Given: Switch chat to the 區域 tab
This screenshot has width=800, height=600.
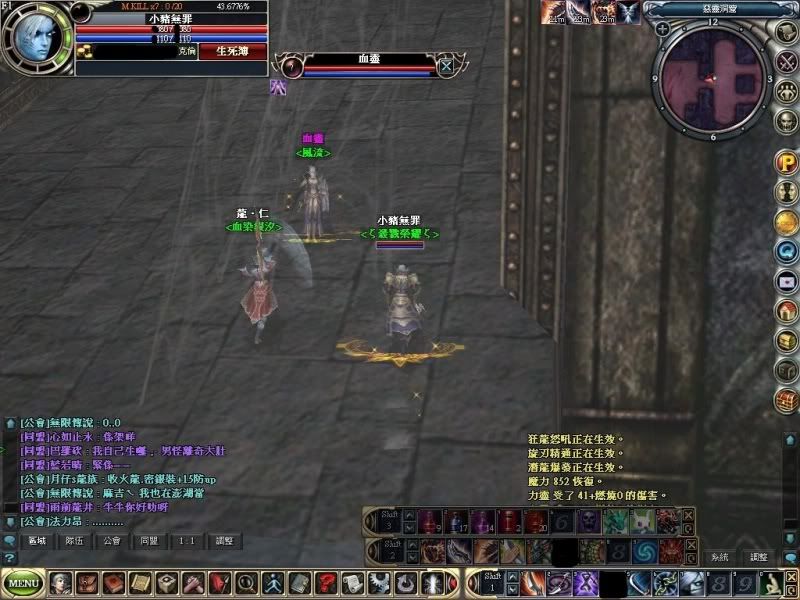Looking at the screenshot, I should (39, 541).
